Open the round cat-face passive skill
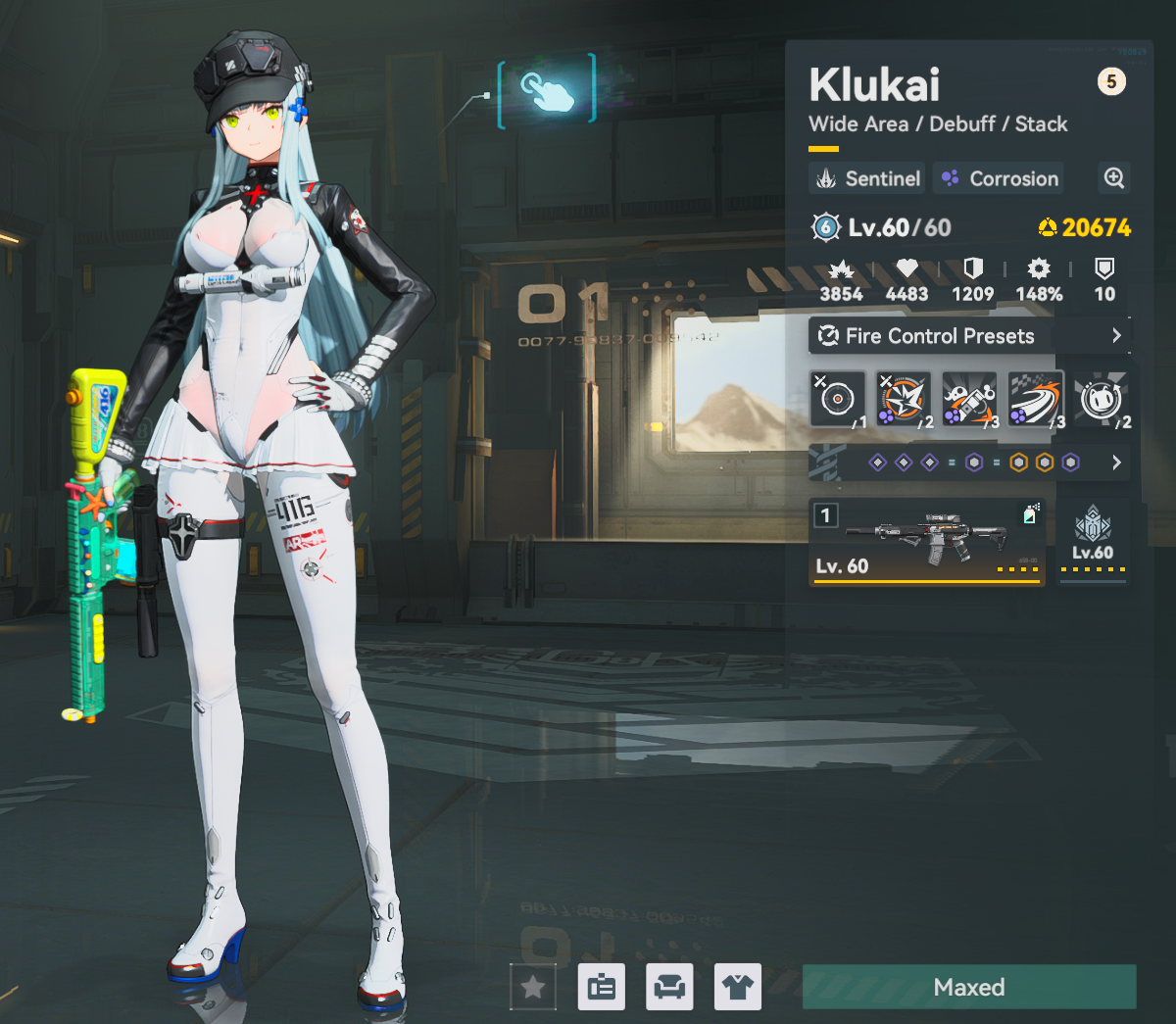Image resolution: width=1176 pixels, height=1024 pixels. click(1101, 399)
